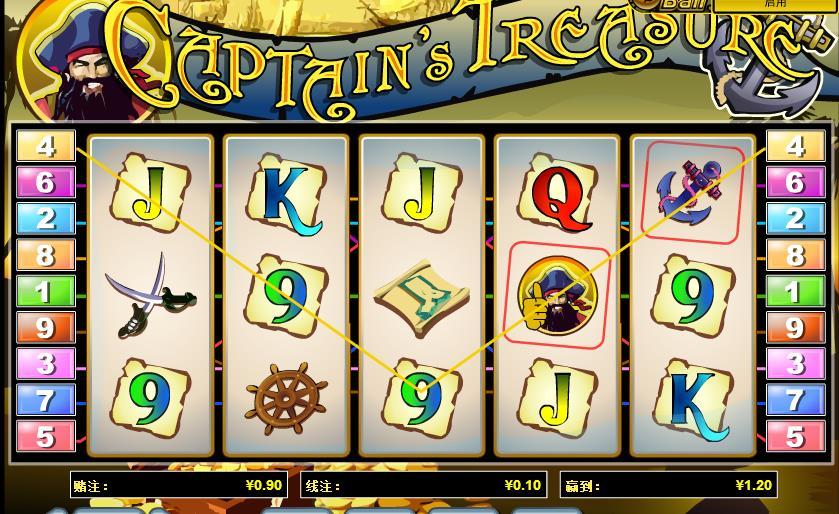
Task: Click the right red payline 5 button
Action: pyautogui.click(x=795, y=436)
